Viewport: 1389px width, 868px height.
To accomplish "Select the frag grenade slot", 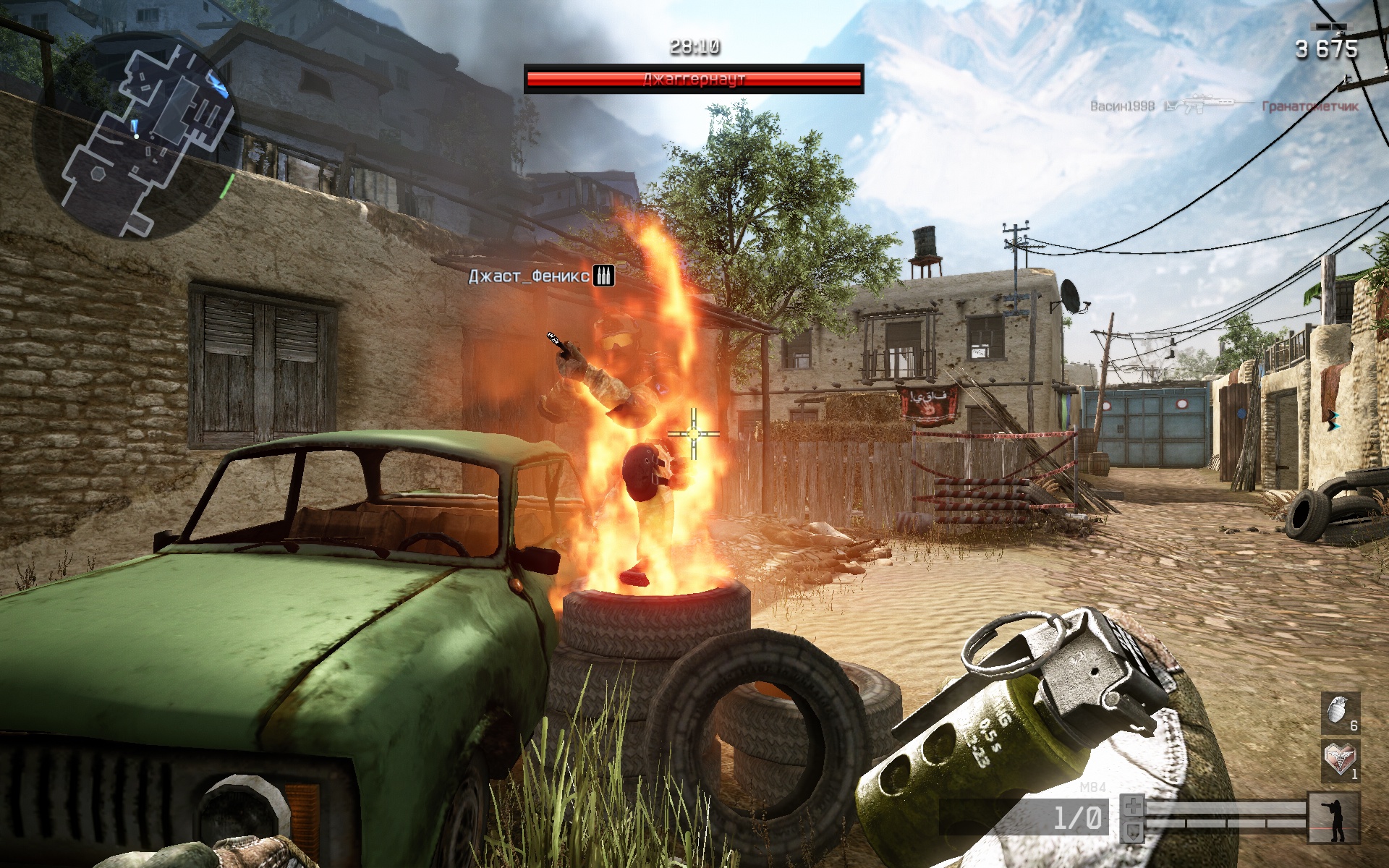I will [x=1340, y=712].
